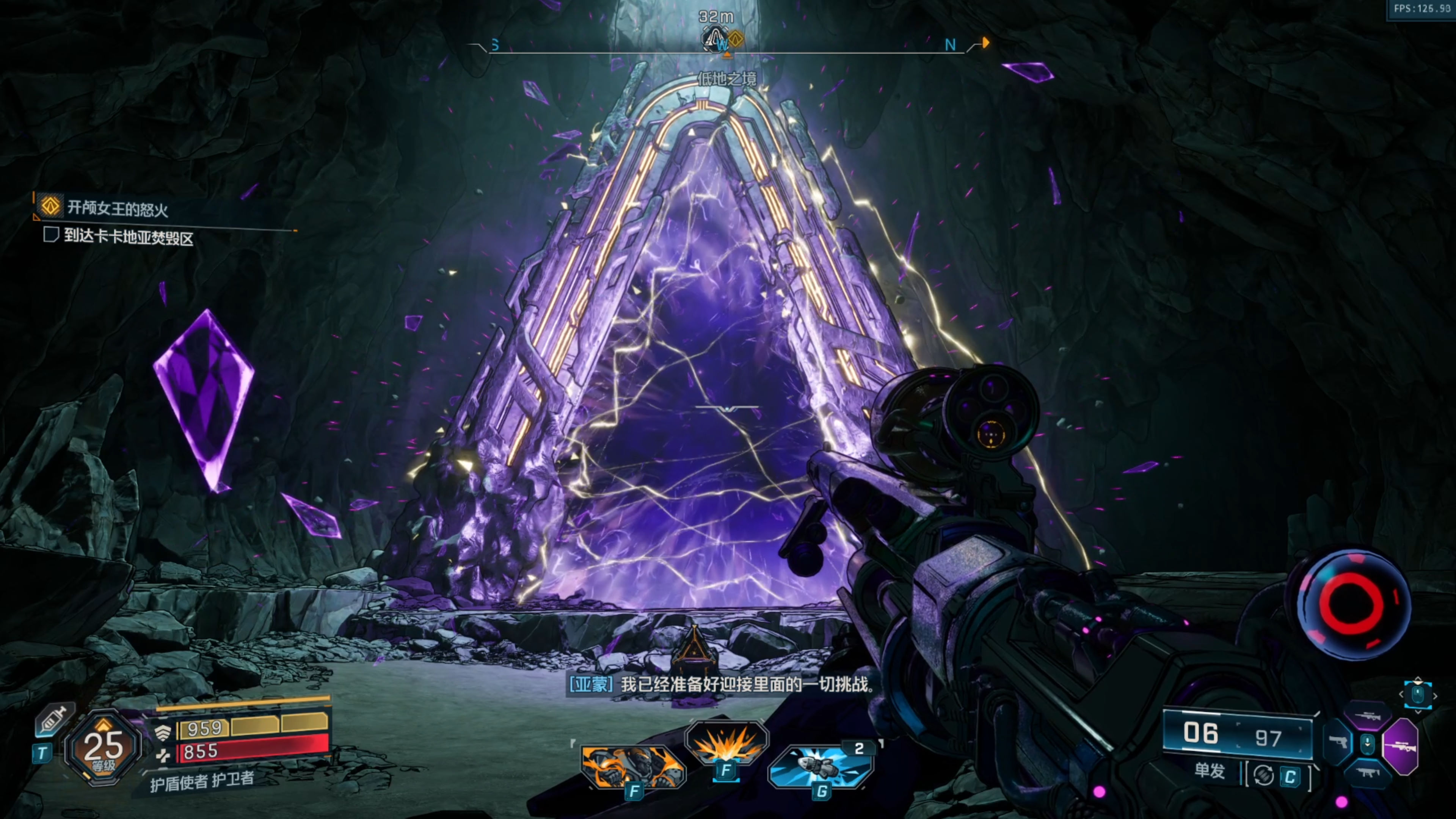Click the FPS counter overlay
1456x819 pixels.
coord(1421,8)
